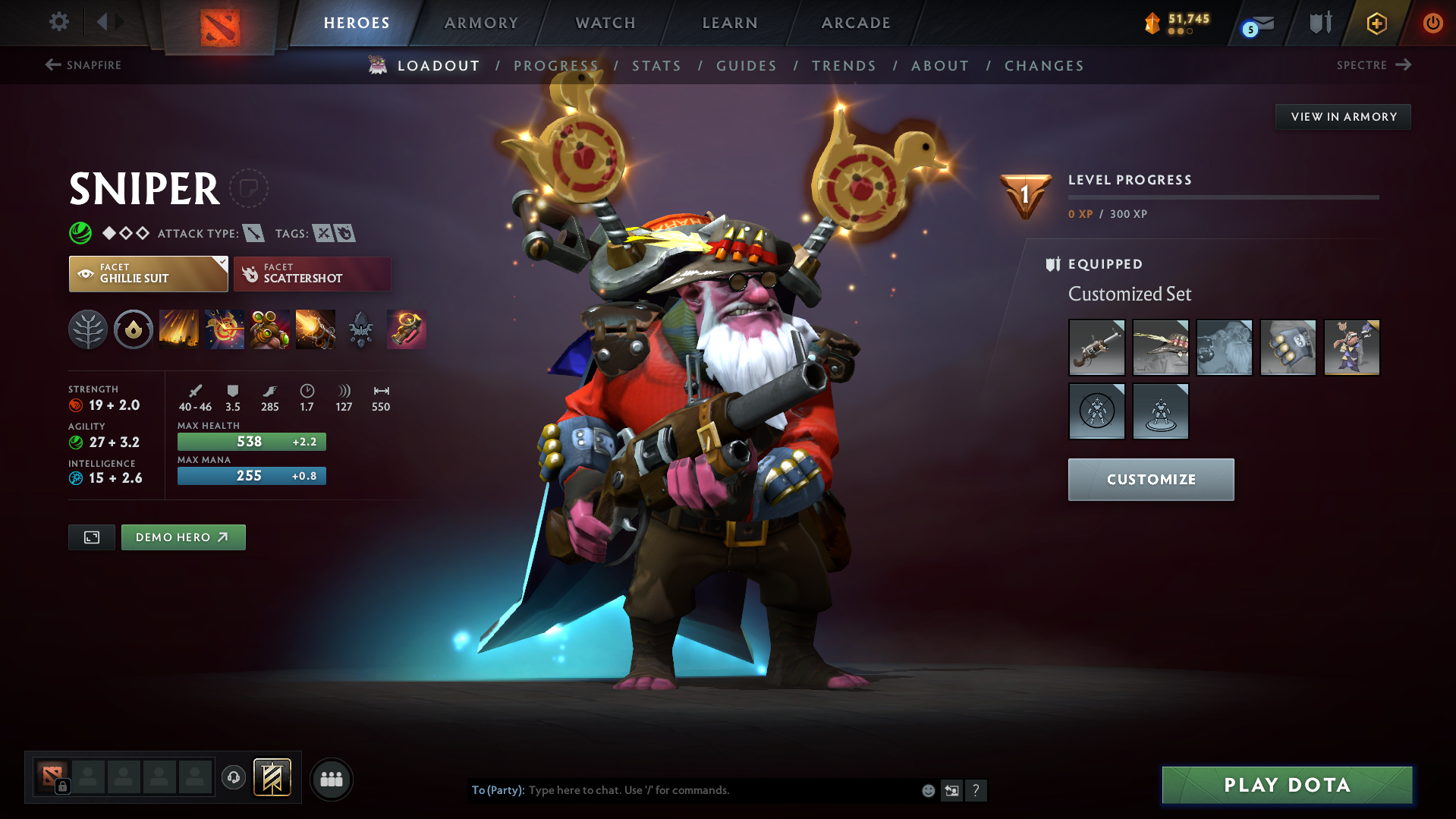This screenshot has width=1456, height=819.
Task: Launch Demo Hero mode
Action: click(x=183, y=537)
